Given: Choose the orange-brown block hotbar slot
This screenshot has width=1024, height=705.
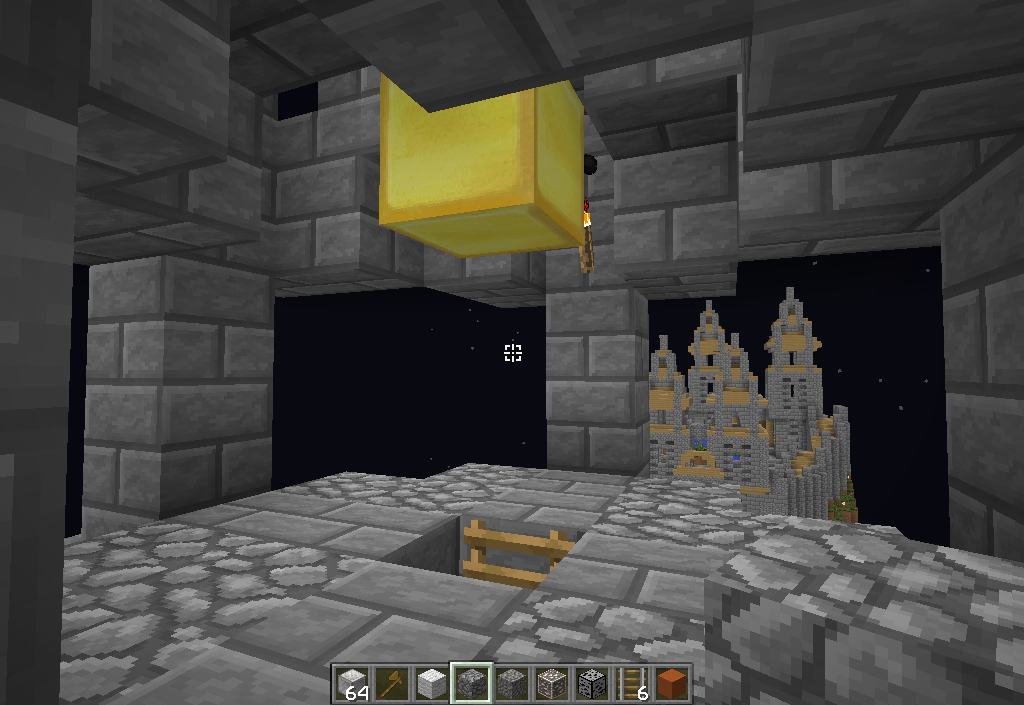Looking at the screenshot, I should tap(671, 683).
